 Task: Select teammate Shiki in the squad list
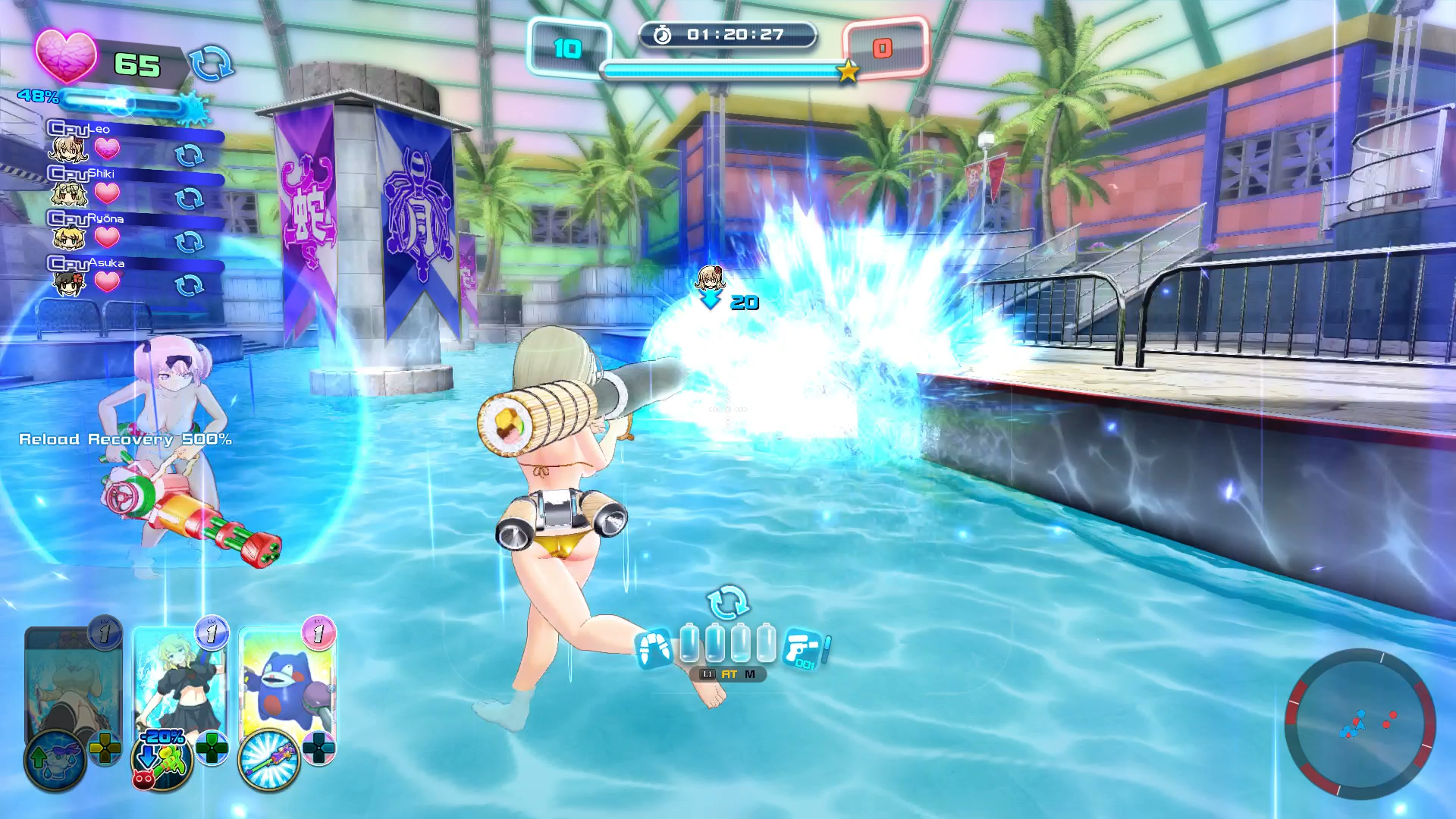point(70,187)
